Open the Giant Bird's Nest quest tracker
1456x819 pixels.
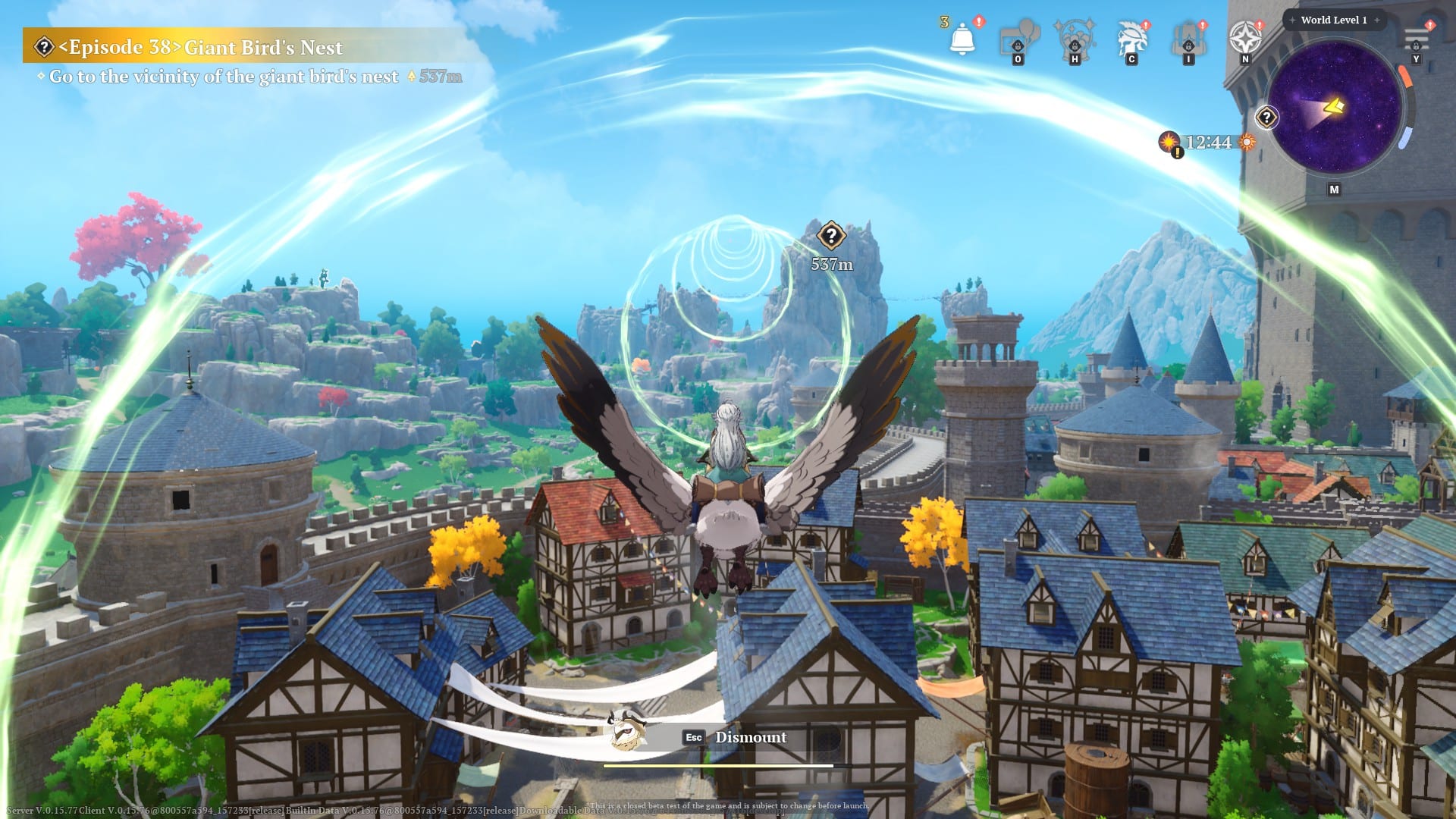200,48
